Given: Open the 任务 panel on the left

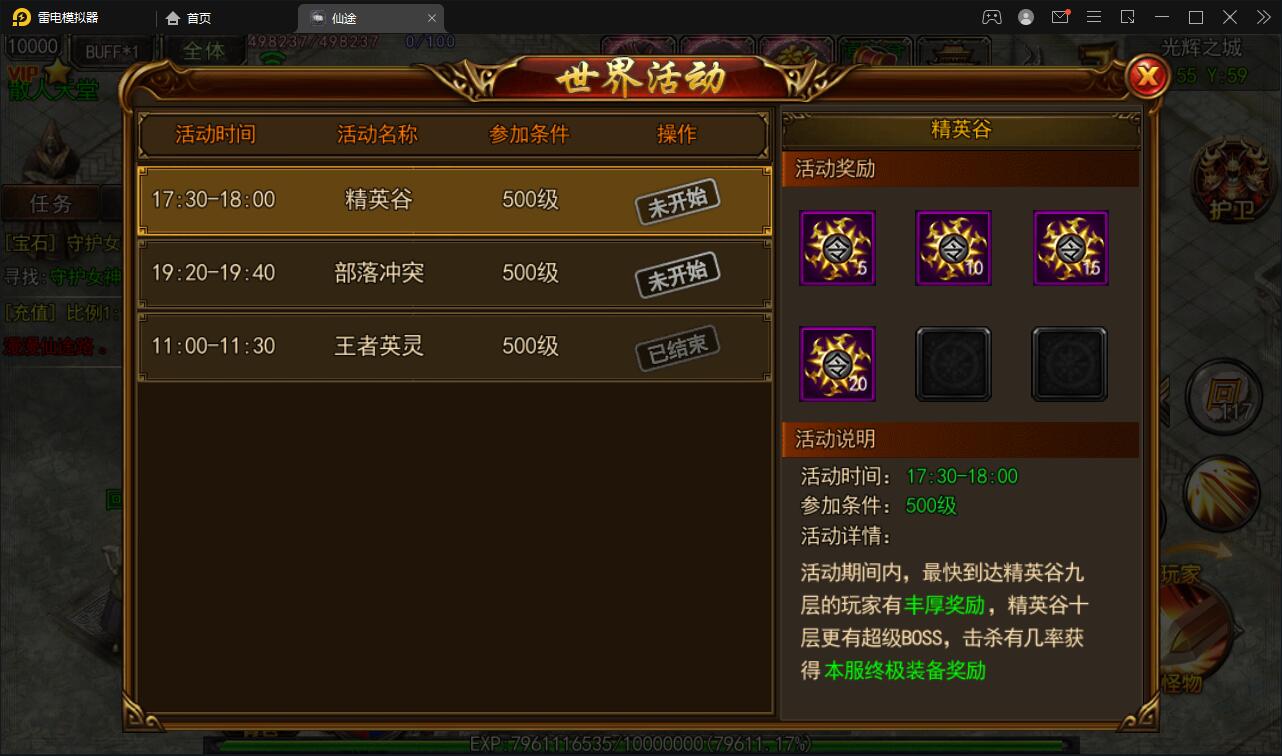Looking at the screenshot, I should tap(52, 204).
